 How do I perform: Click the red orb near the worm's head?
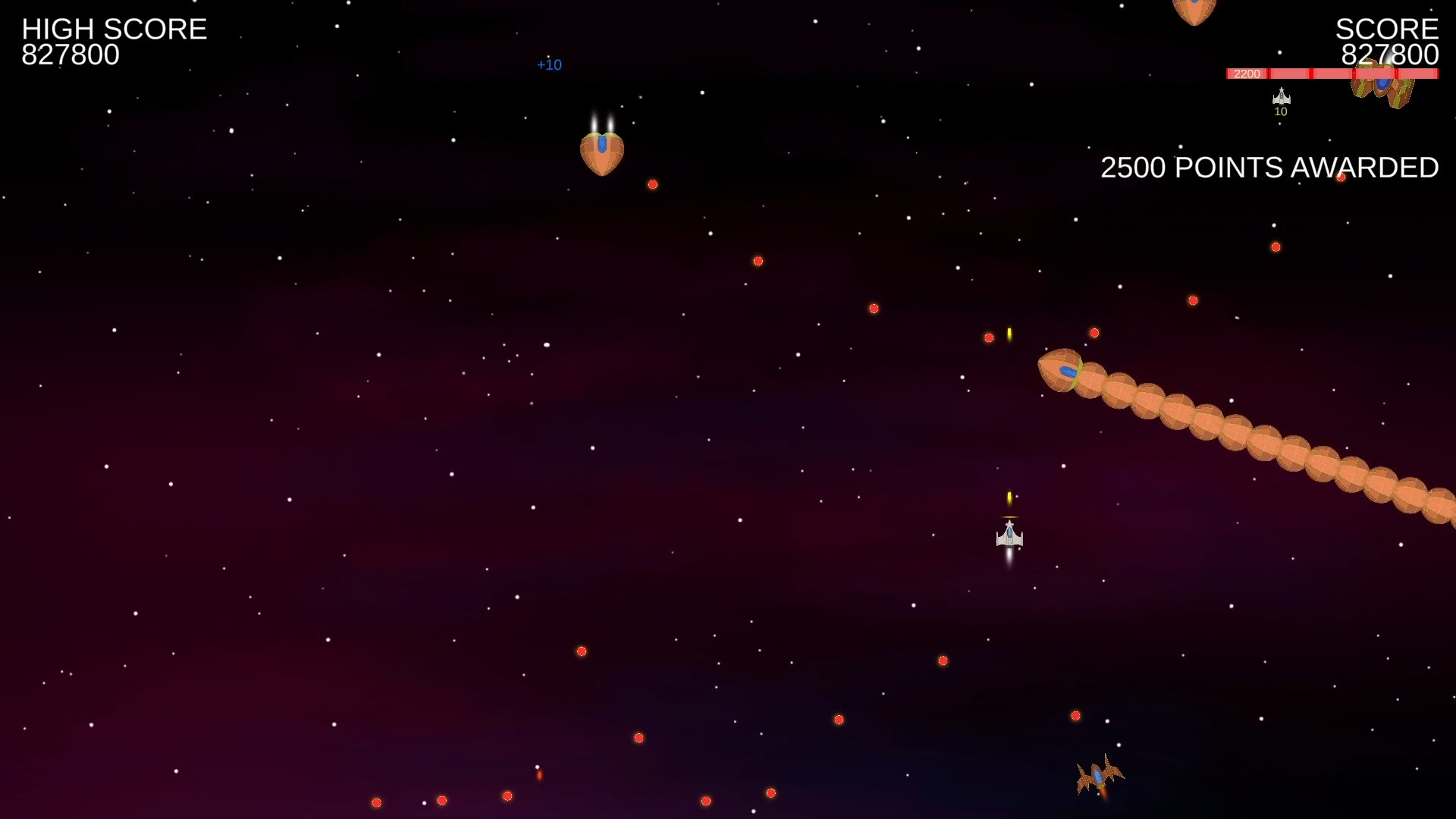pos(1094,332)
